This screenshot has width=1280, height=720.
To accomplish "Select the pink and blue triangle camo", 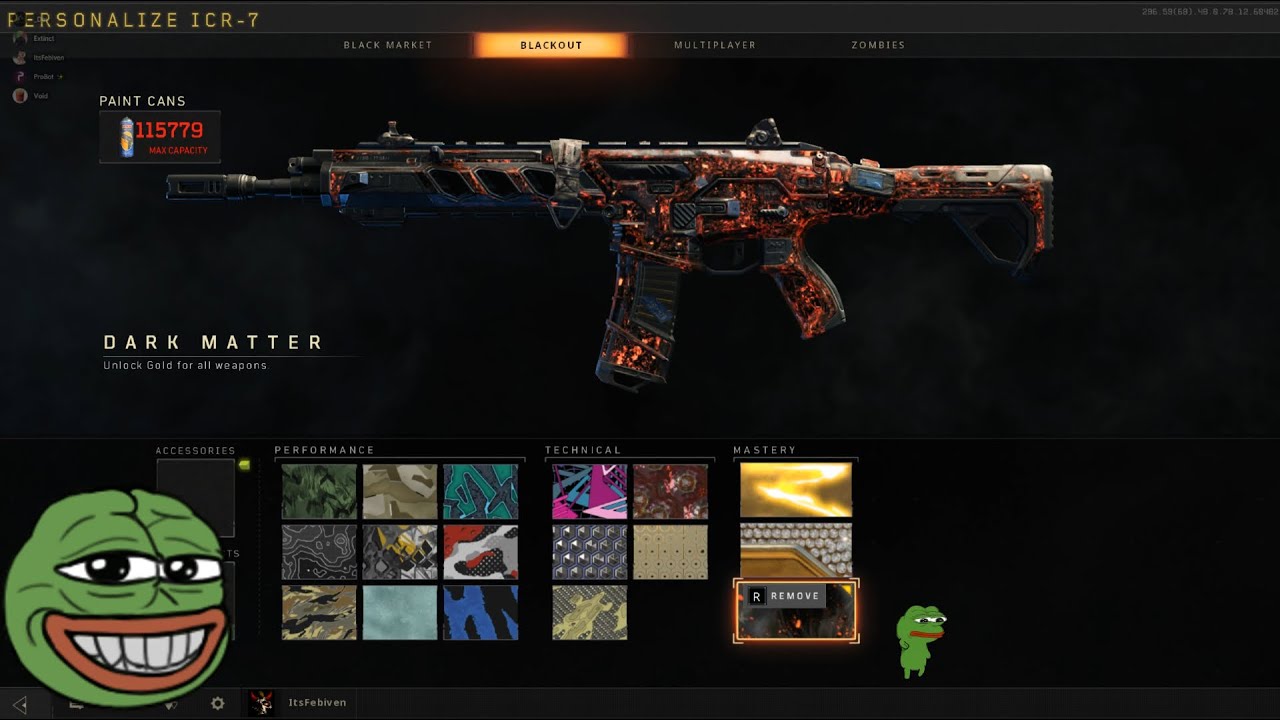I will click(590, 491).
